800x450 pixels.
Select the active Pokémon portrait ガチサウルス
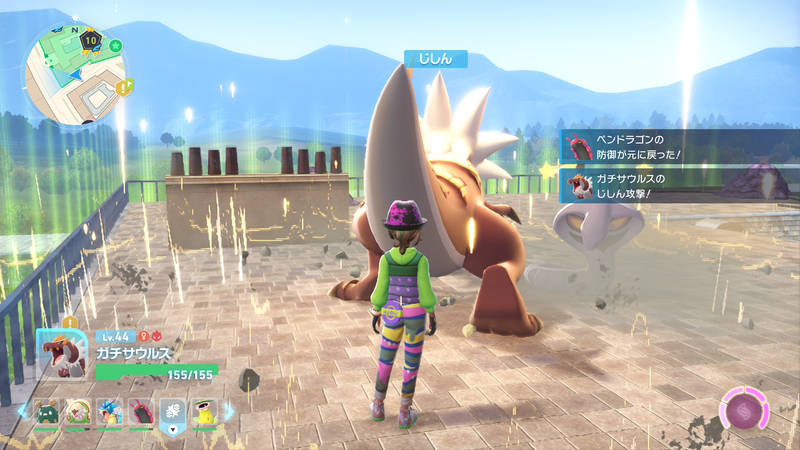[x=61, y=351]
